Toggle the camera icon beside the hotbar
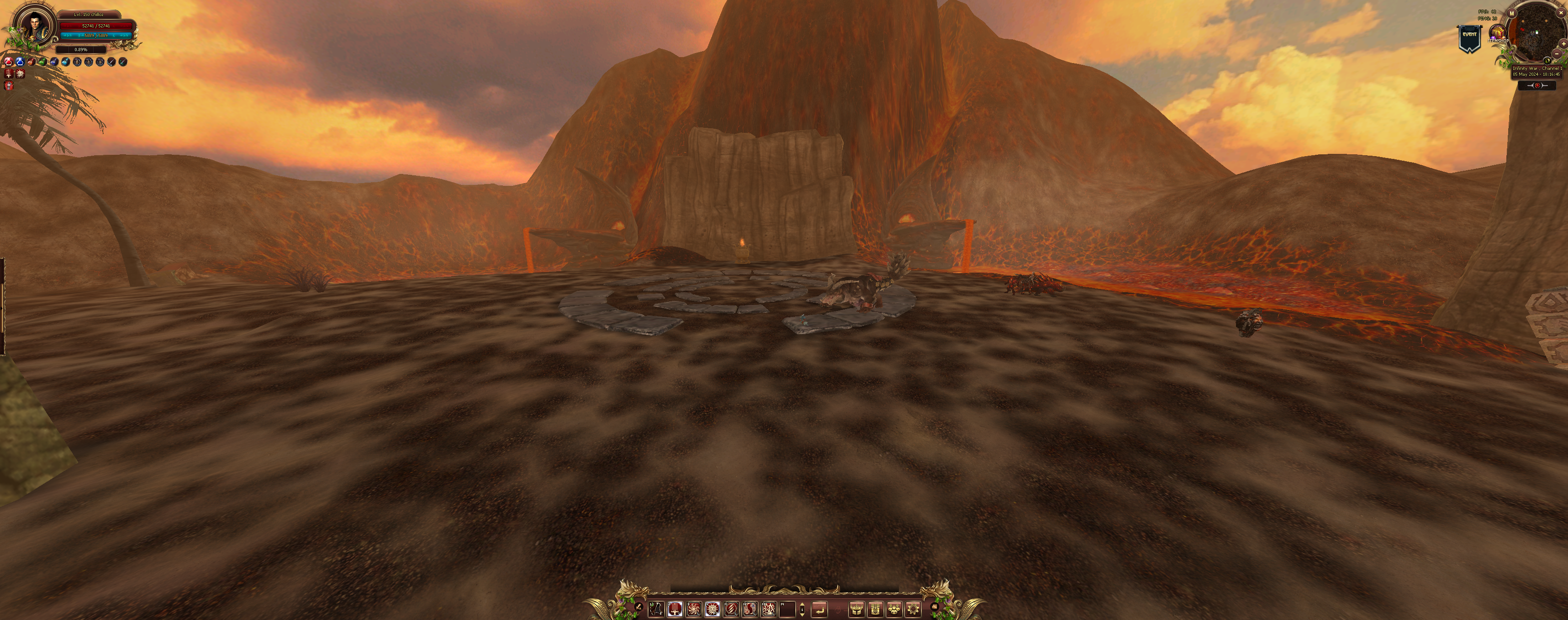Image resolution: width=1568 pixels, height=620 pixels. pos(934,606)
